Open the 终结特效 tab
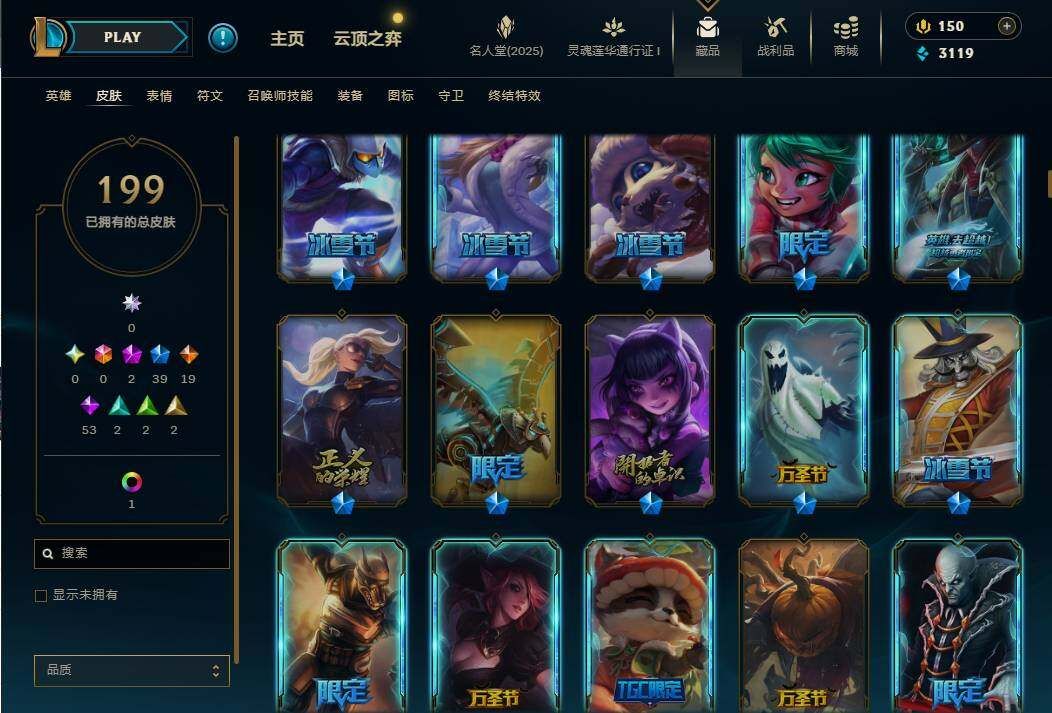 pyautogui.click(x=514, y=96)
